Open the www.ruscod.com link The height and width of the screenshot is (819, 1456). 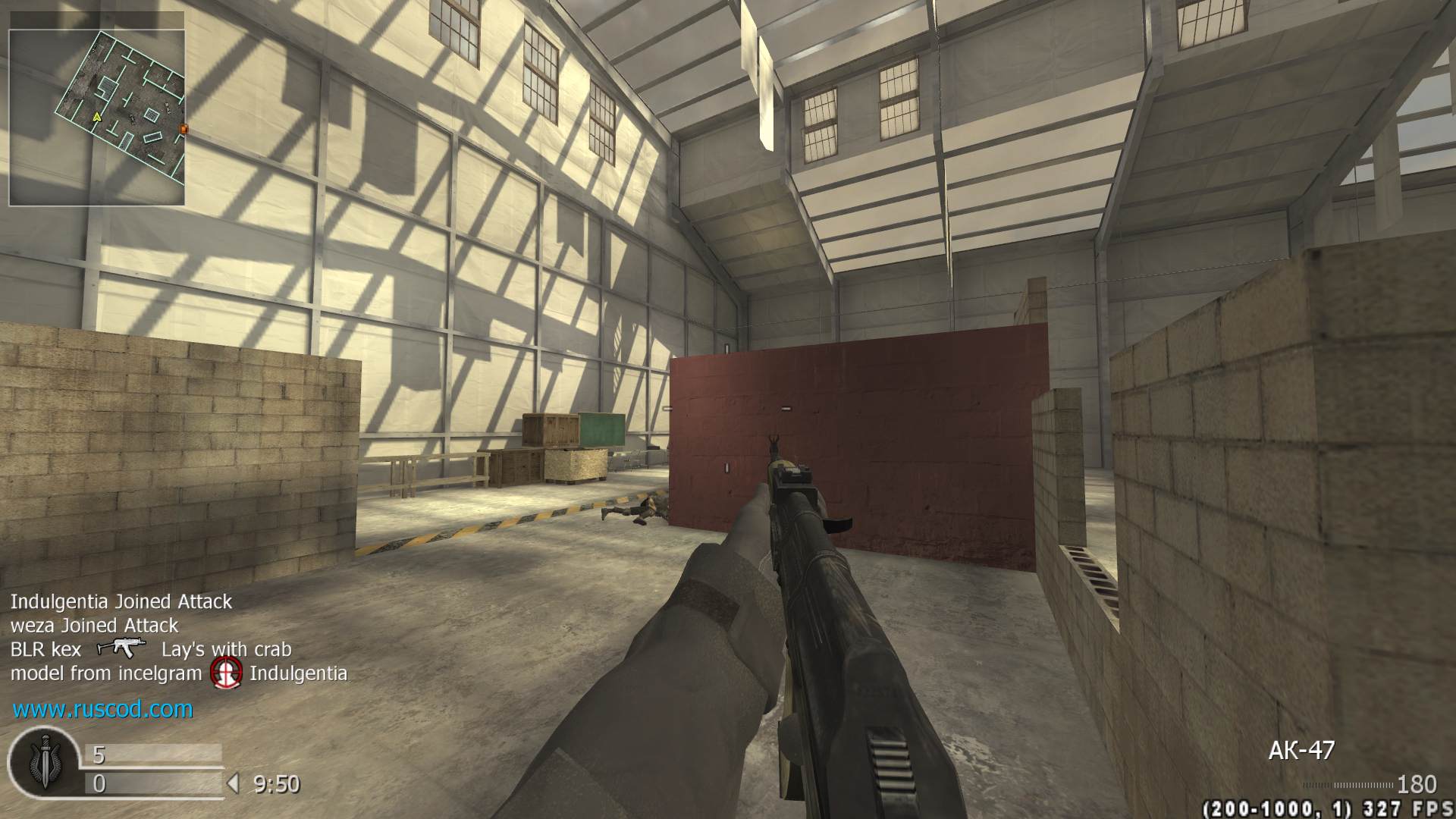coord(103,710)
